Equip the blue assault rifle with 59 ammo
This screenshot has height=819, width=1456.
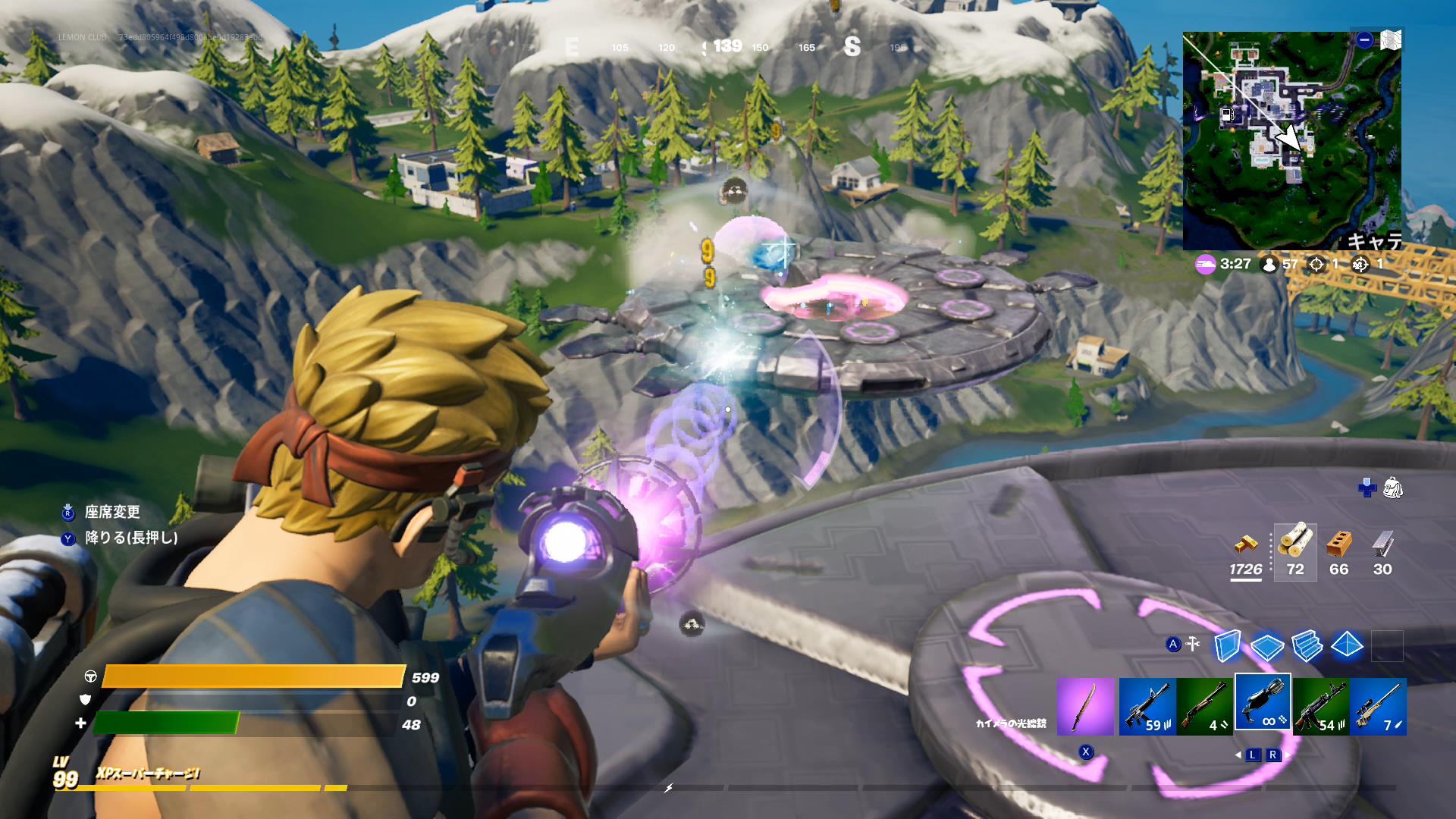pos(1147,707)
